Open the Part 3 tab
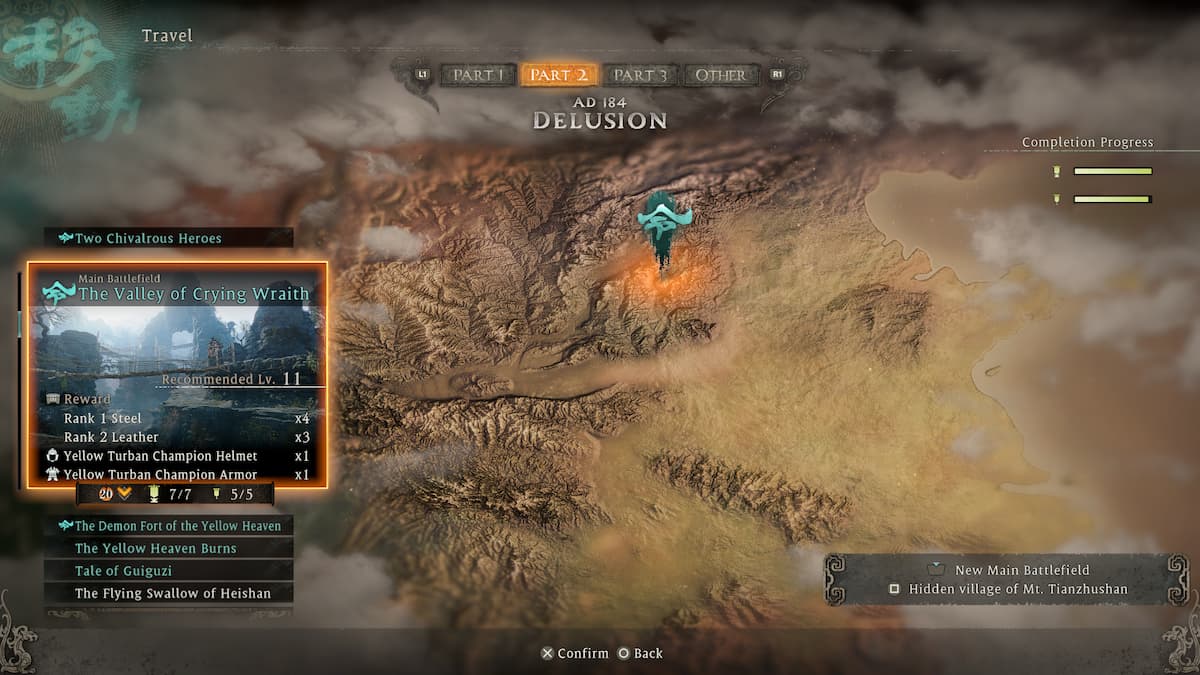Image resolution: width=1200 pixels, height=675 pixels. (x=640, y=75)
